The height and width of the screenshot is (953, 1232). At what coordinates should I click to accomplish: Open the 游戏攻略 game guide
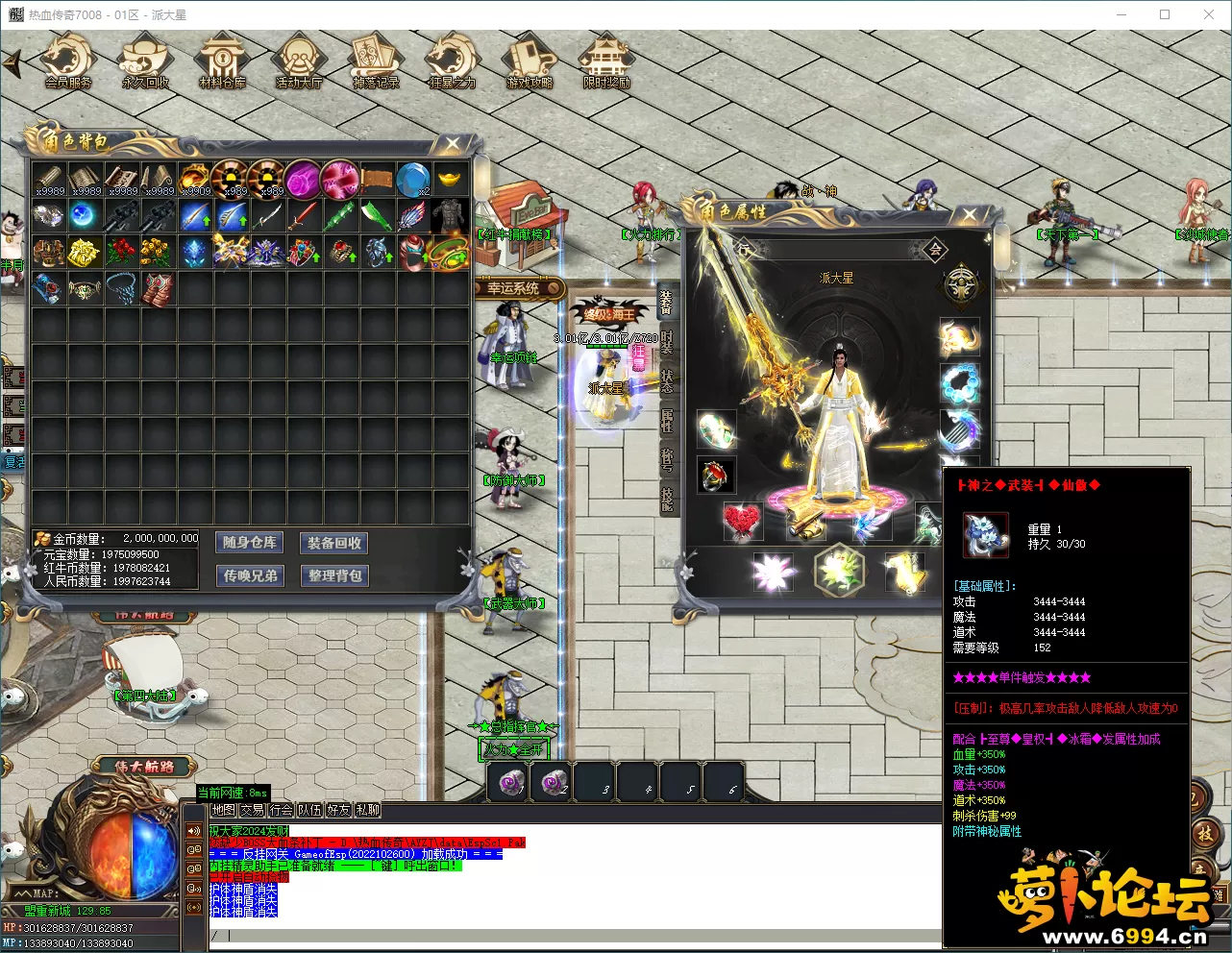(x=530, y=61)
